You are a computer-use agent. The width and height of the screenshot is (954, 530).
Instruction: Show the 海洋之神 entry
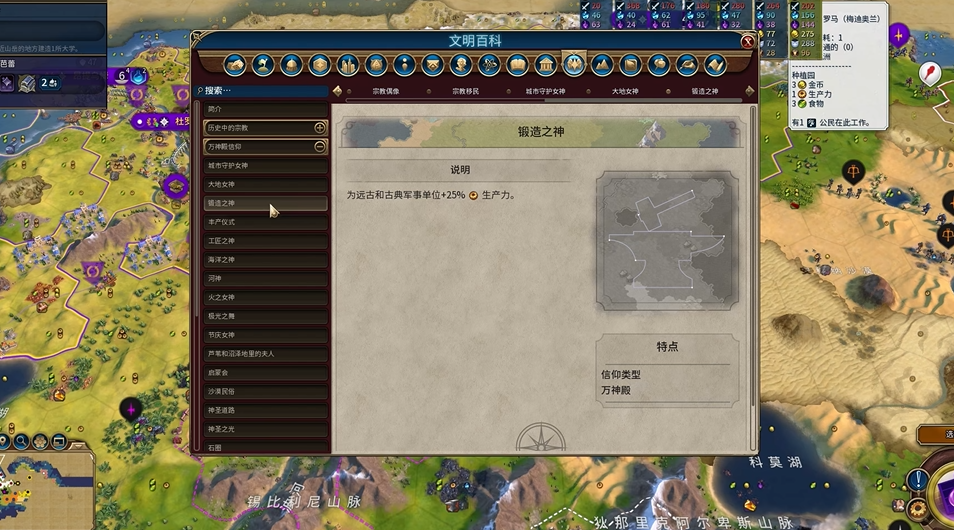point(265,260)
